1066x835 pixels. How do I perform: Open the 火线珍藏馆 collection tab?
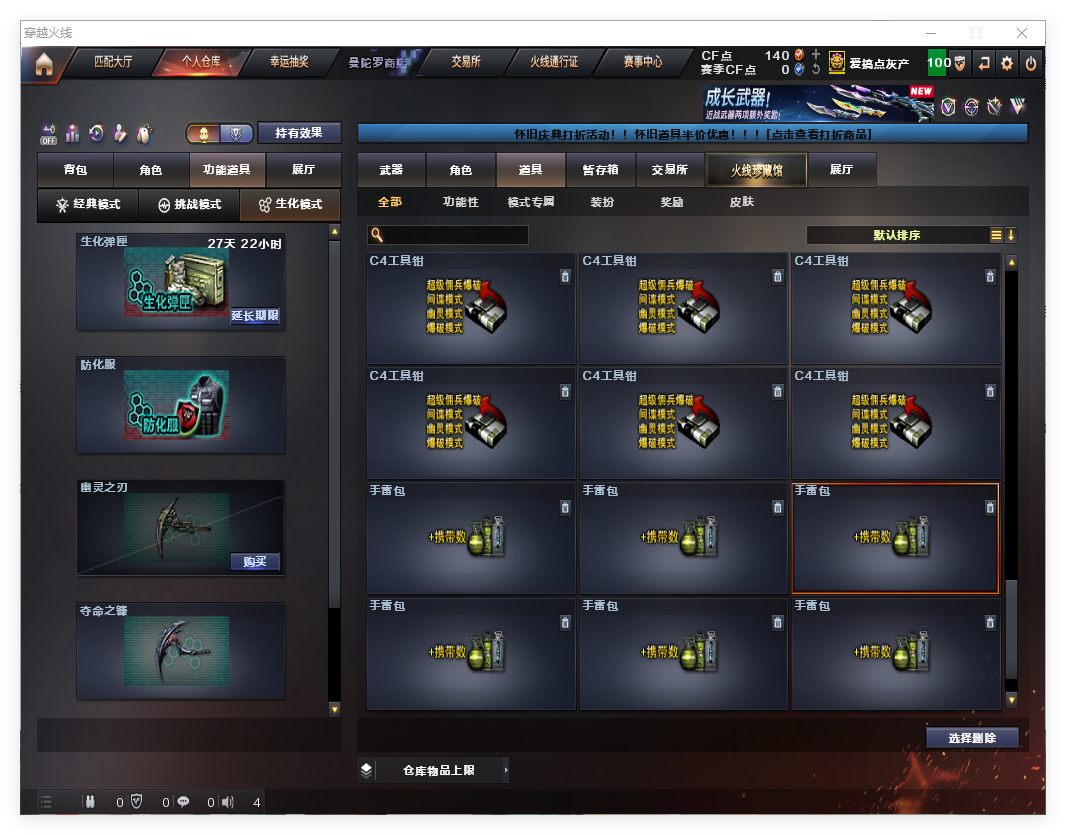click(755, 170)
